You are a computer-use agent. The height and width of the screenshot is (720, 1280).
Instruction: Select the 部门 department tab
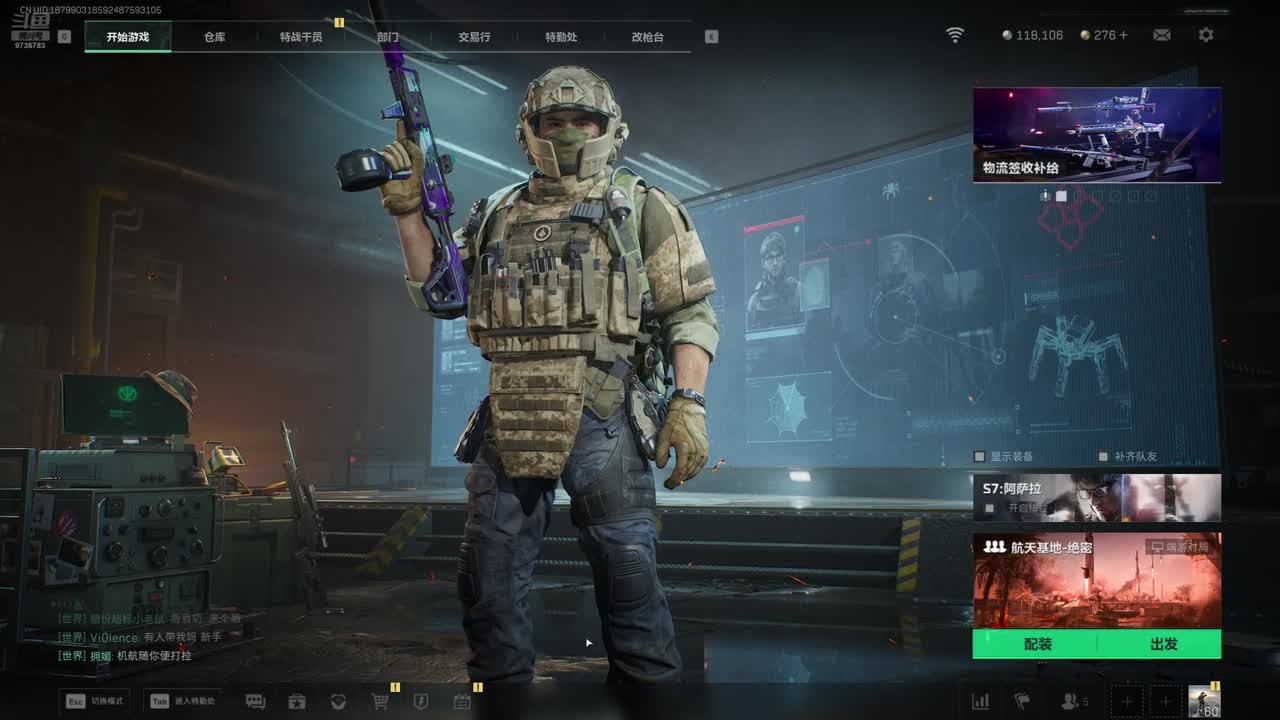[388, 37]
